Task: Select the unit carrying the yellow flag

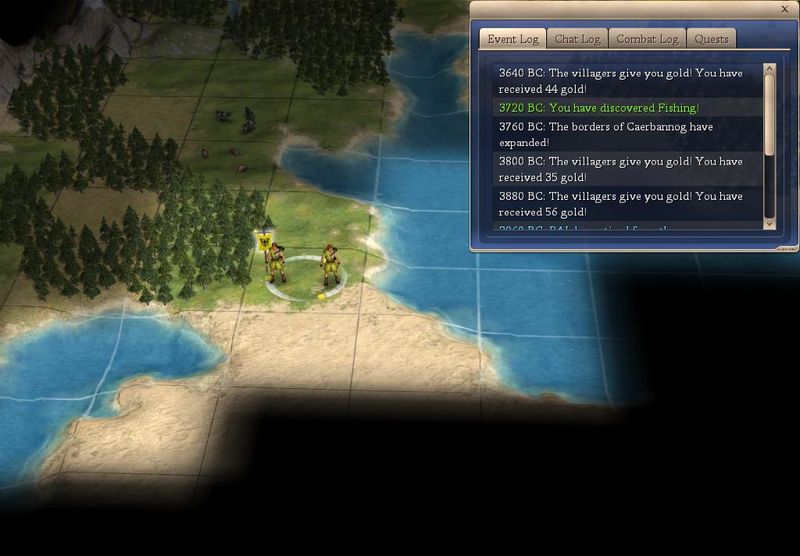Action: click(x=275, y=260)
